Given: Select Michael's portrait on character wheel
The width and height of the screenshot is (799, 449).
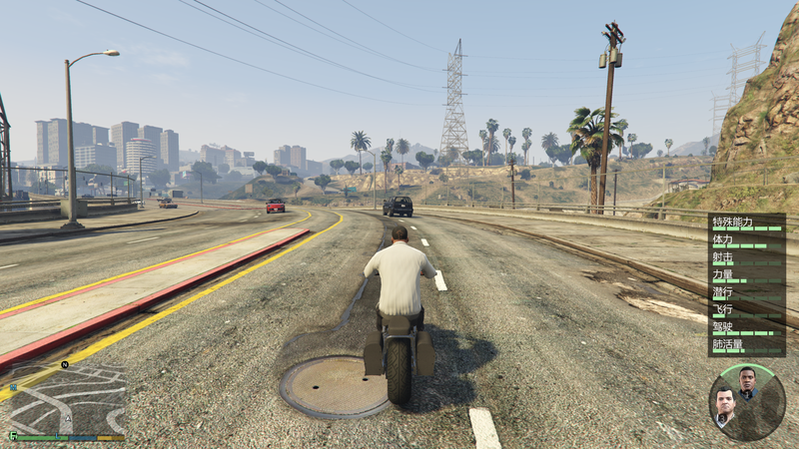Looking at the screenshot, I should point(724,406).
